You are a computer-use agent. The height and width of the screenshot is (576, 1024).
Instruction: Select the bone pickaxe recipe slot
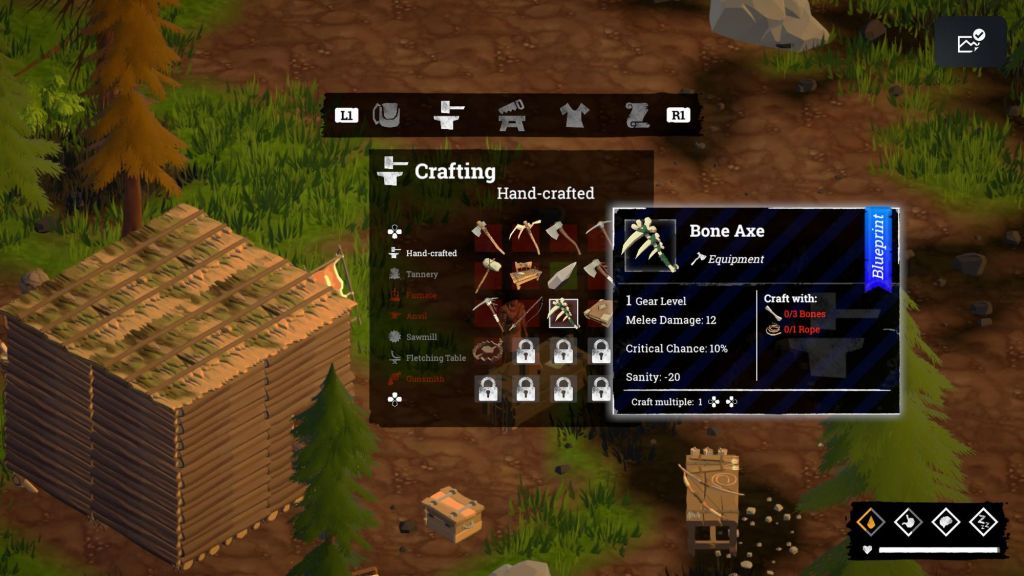click(x=525, y=235)
